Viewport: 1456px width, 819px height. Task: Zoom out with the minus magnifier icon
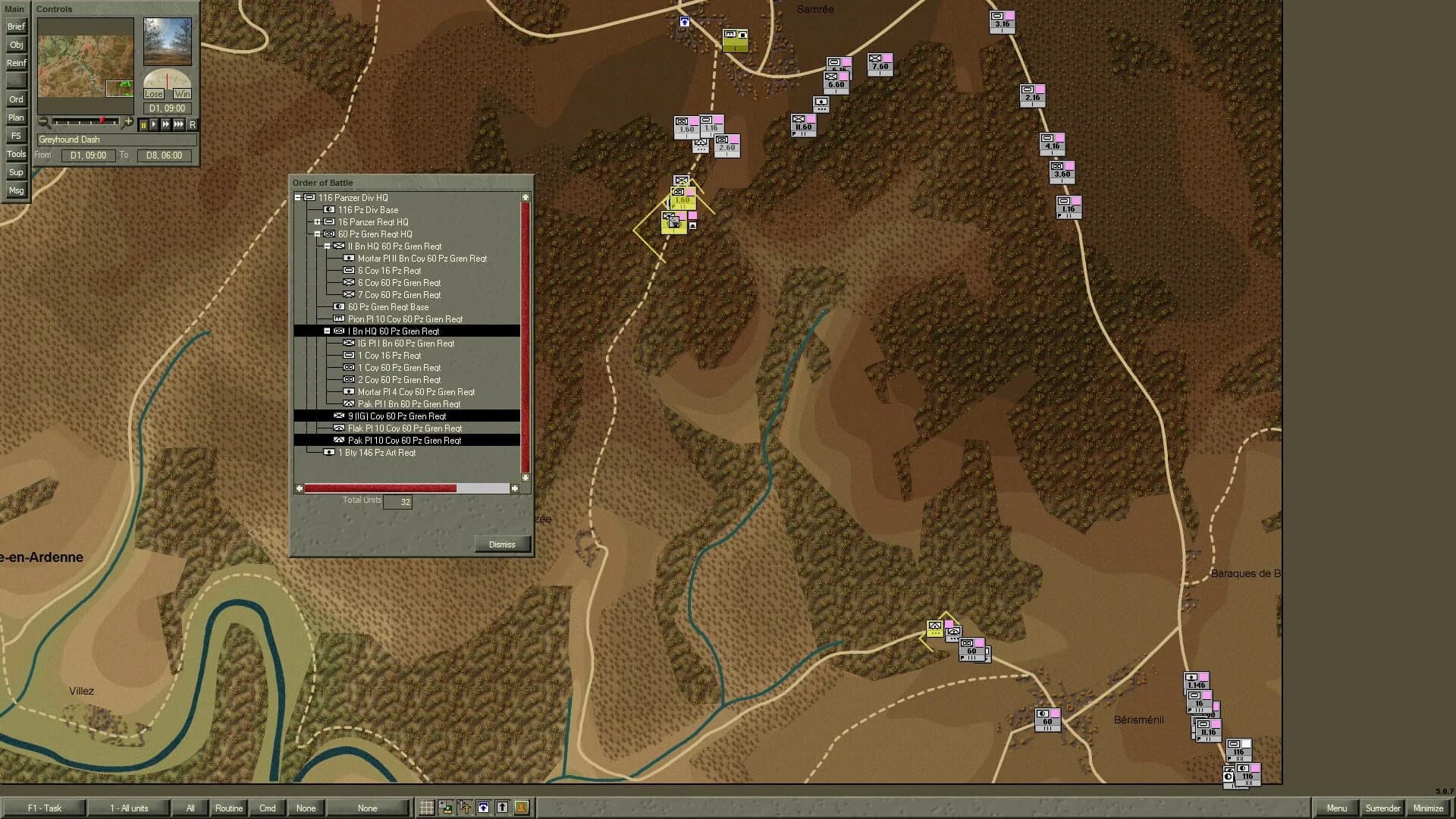point(43,122)
